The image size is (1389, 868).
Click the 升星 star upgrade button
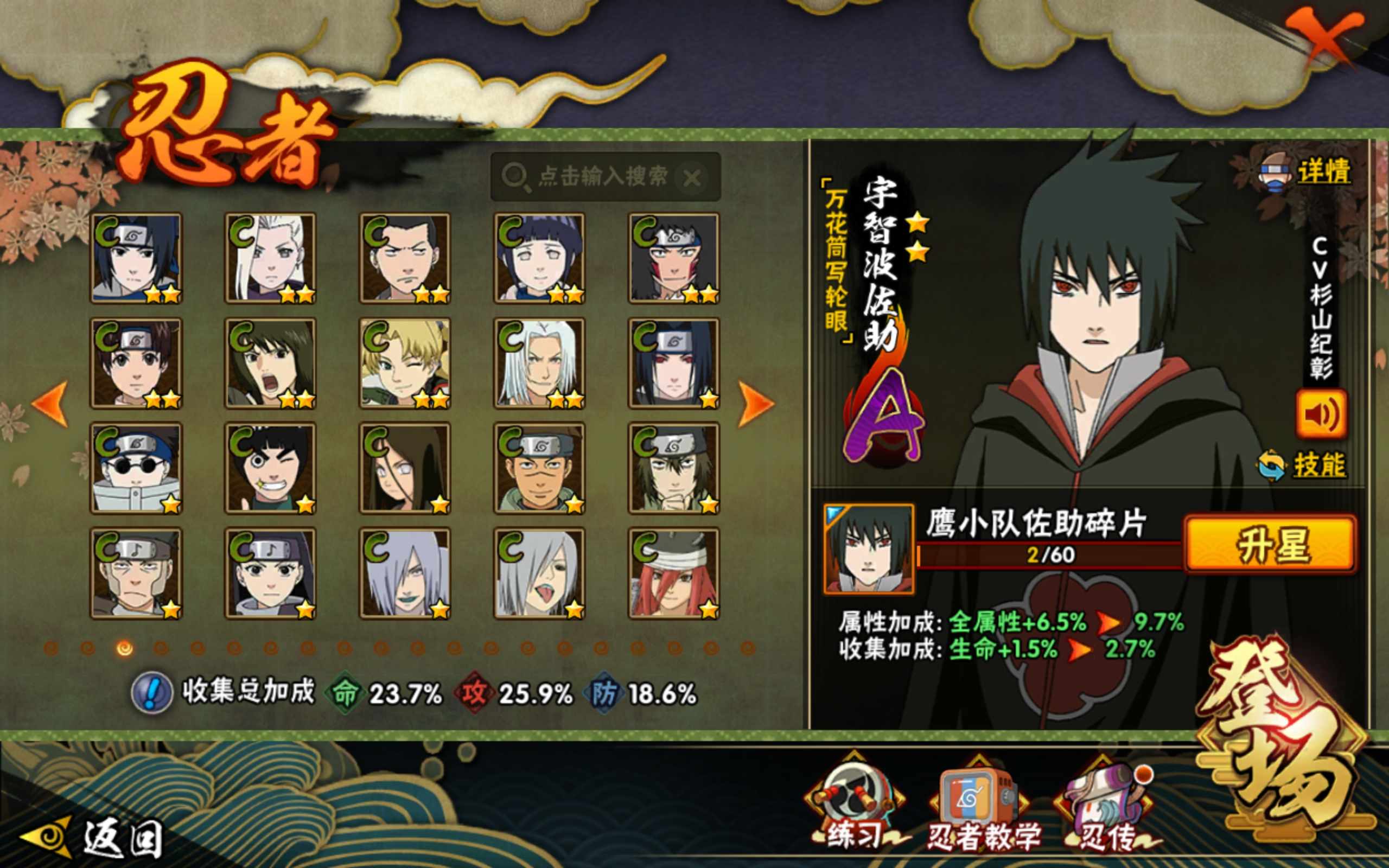pos(1271,544)
